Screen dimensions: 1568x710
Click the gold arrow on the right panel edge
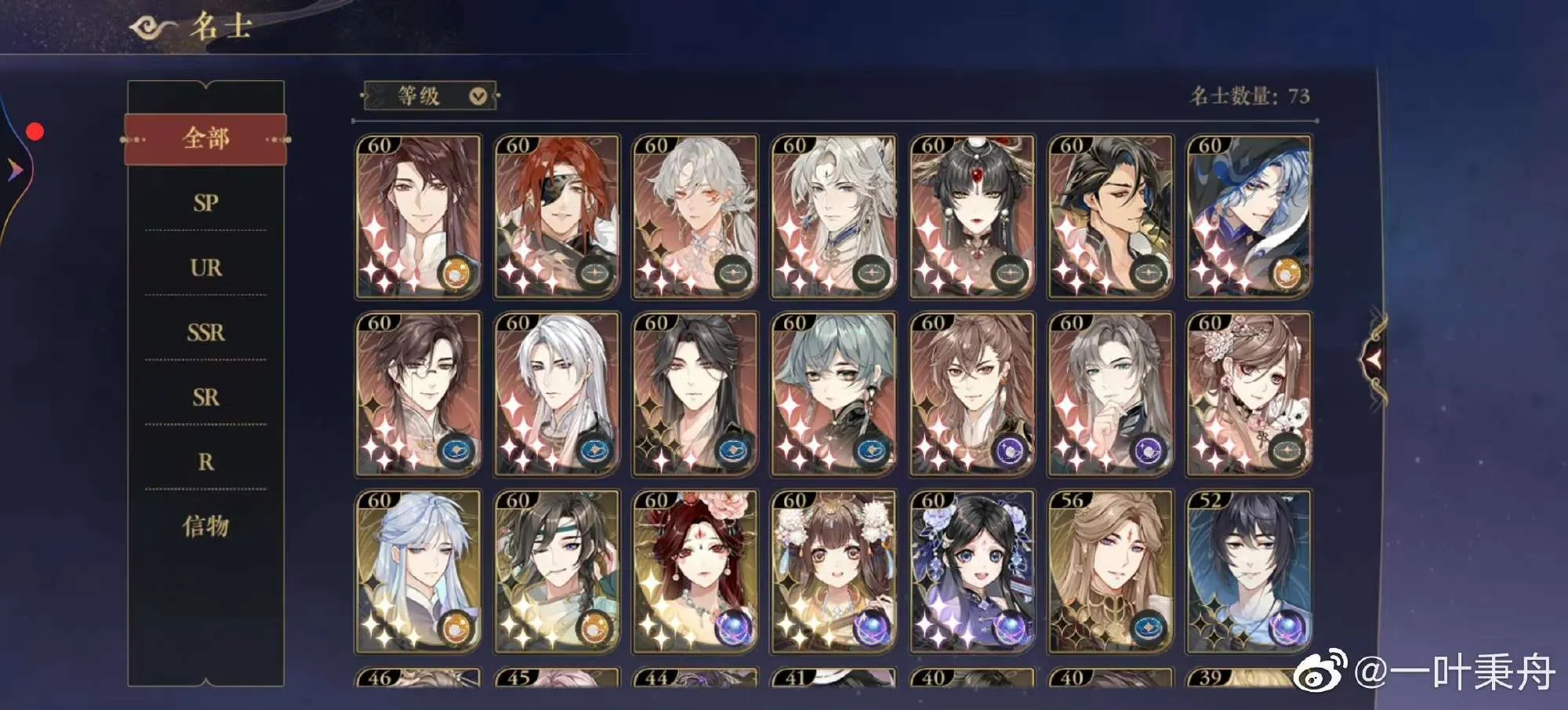coord(1374,359)
